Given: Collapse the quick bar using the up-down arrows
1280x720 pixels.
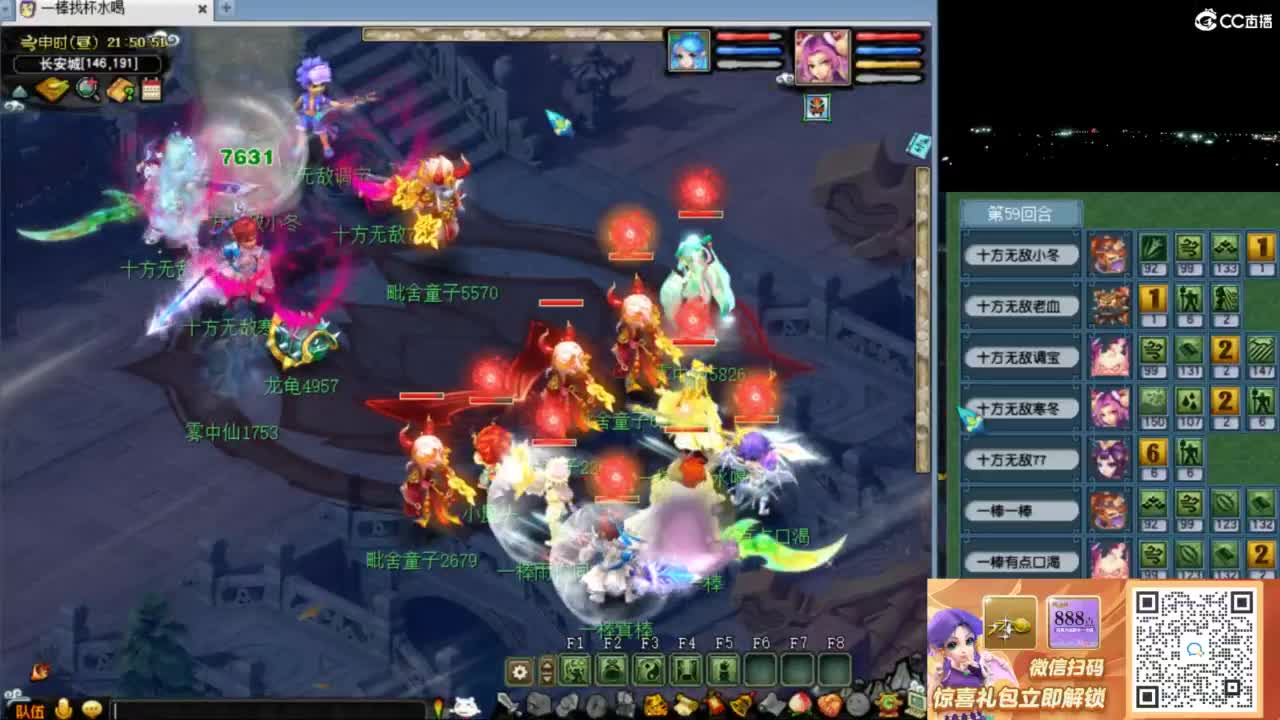Looking at the screenshot, I should coord(546,671).
